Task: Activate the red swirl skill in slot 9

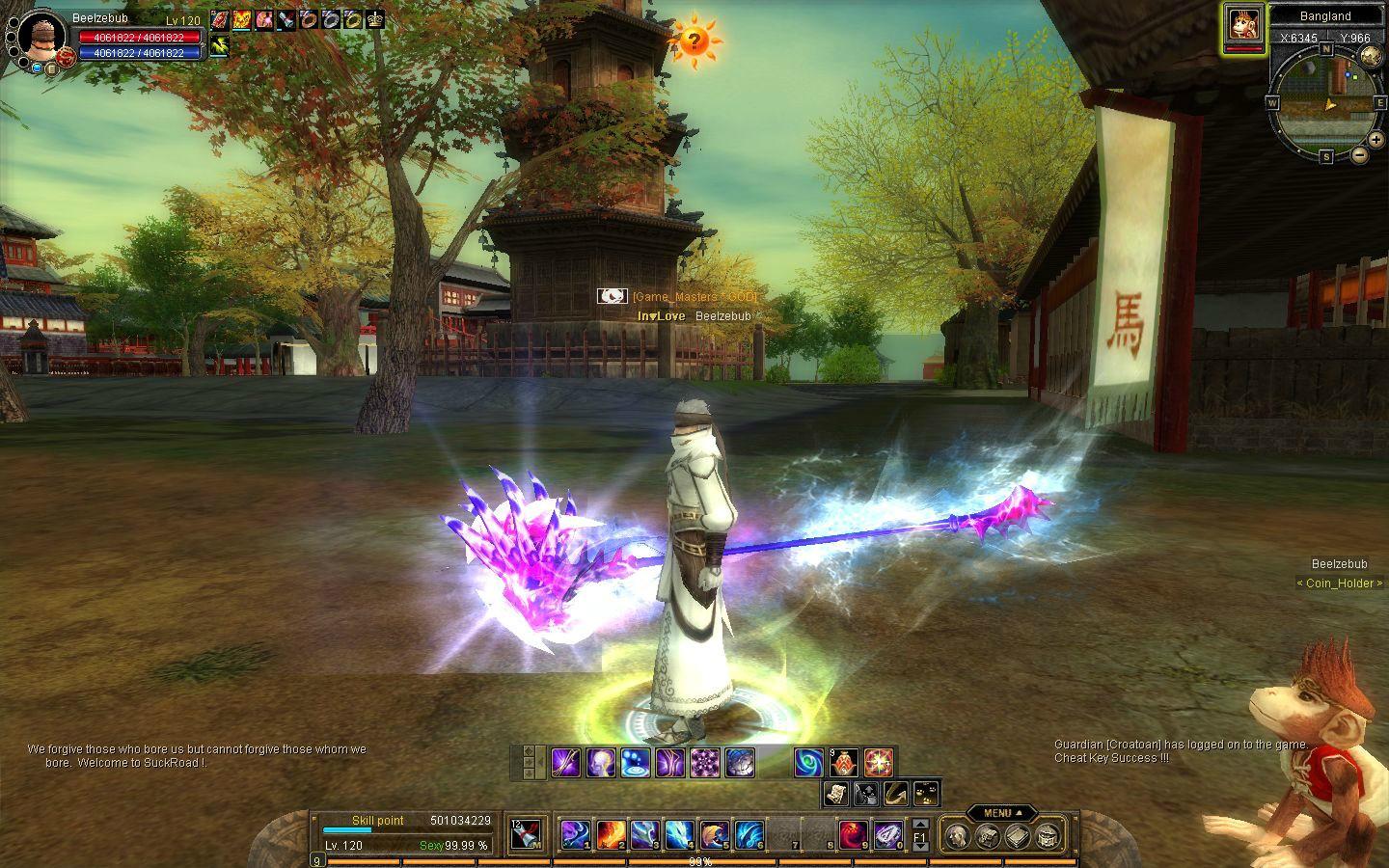Action: [x=852, y=834]
